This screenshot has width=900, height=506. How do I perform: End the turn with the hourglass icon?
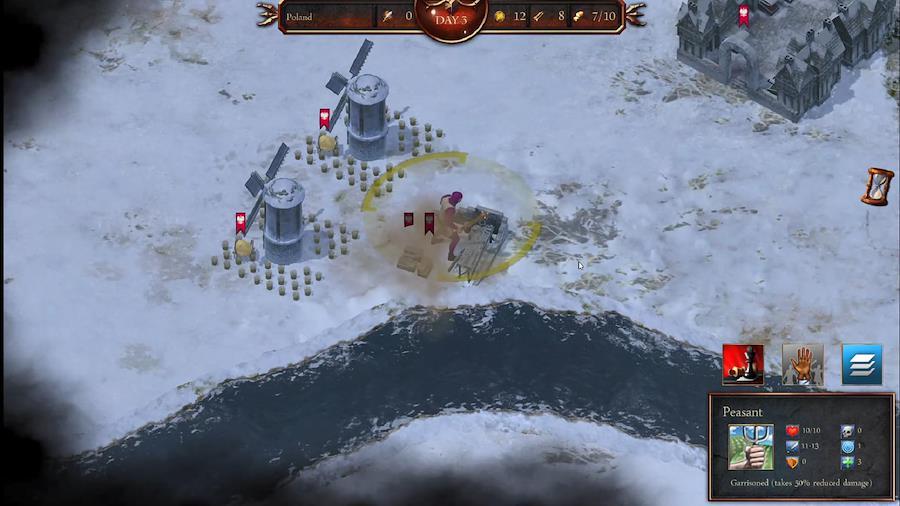[x=879, y=187]
